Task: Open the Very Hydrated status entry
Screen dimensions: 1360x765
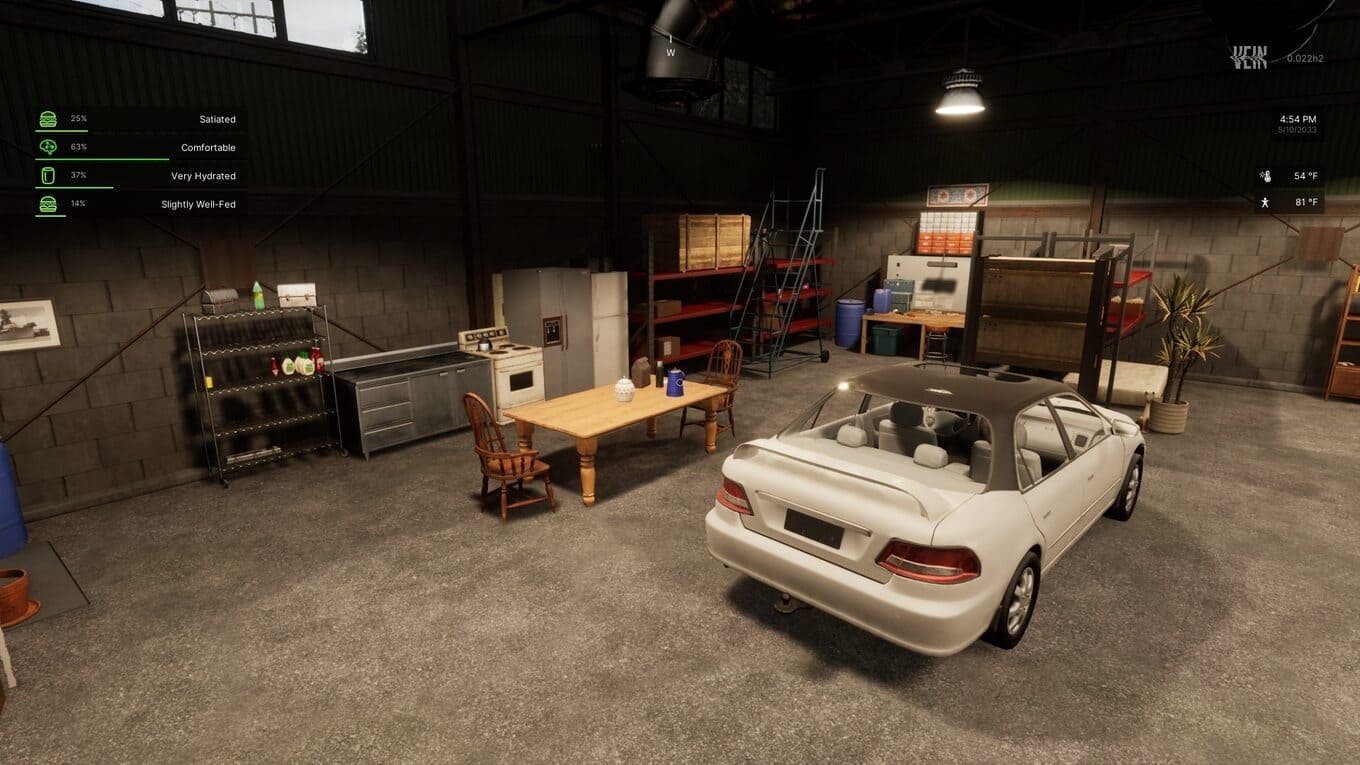Action: (x=140, y=176)
